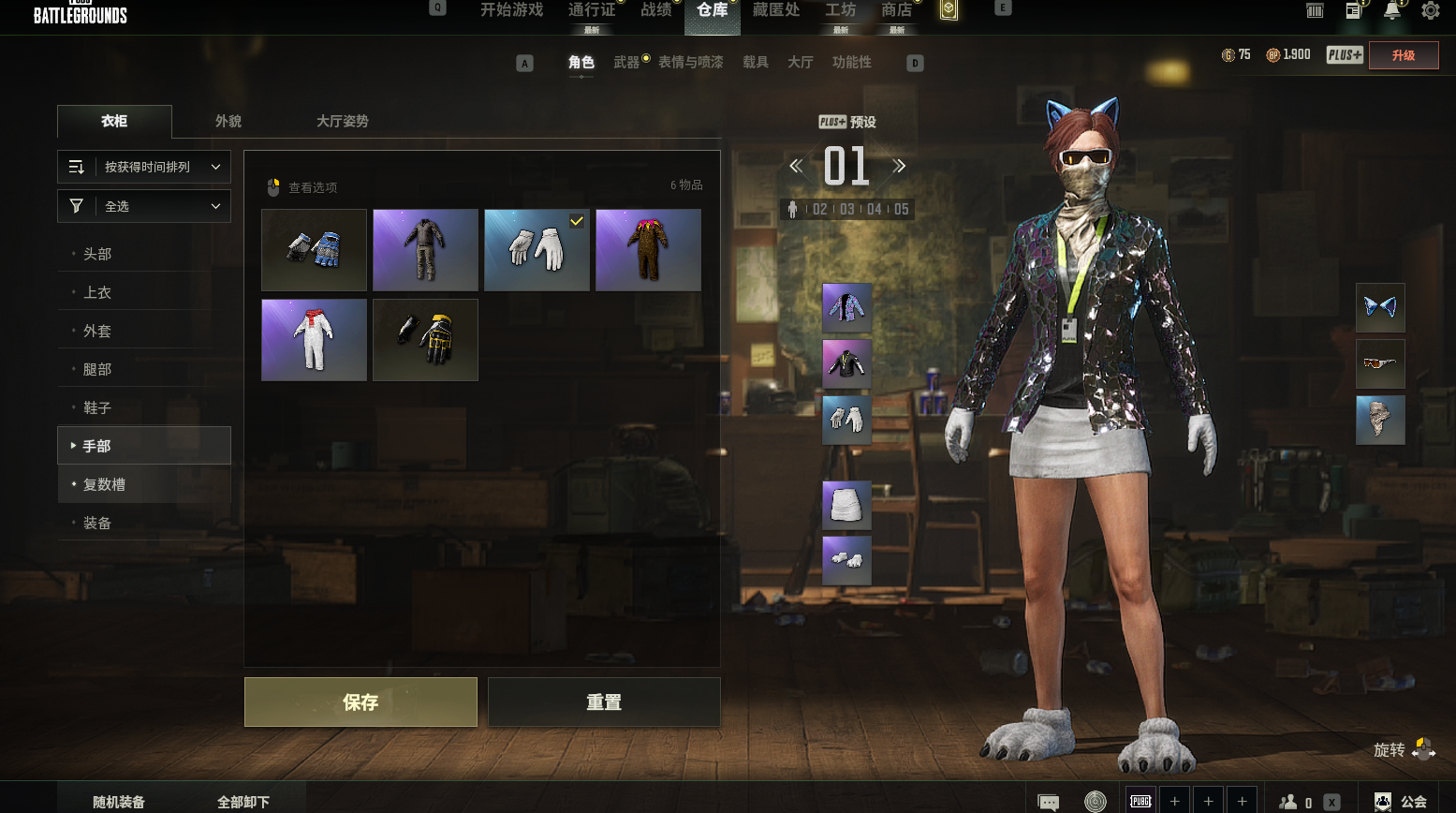Pick the black and yellow gloves item

(x=425, y=340)
